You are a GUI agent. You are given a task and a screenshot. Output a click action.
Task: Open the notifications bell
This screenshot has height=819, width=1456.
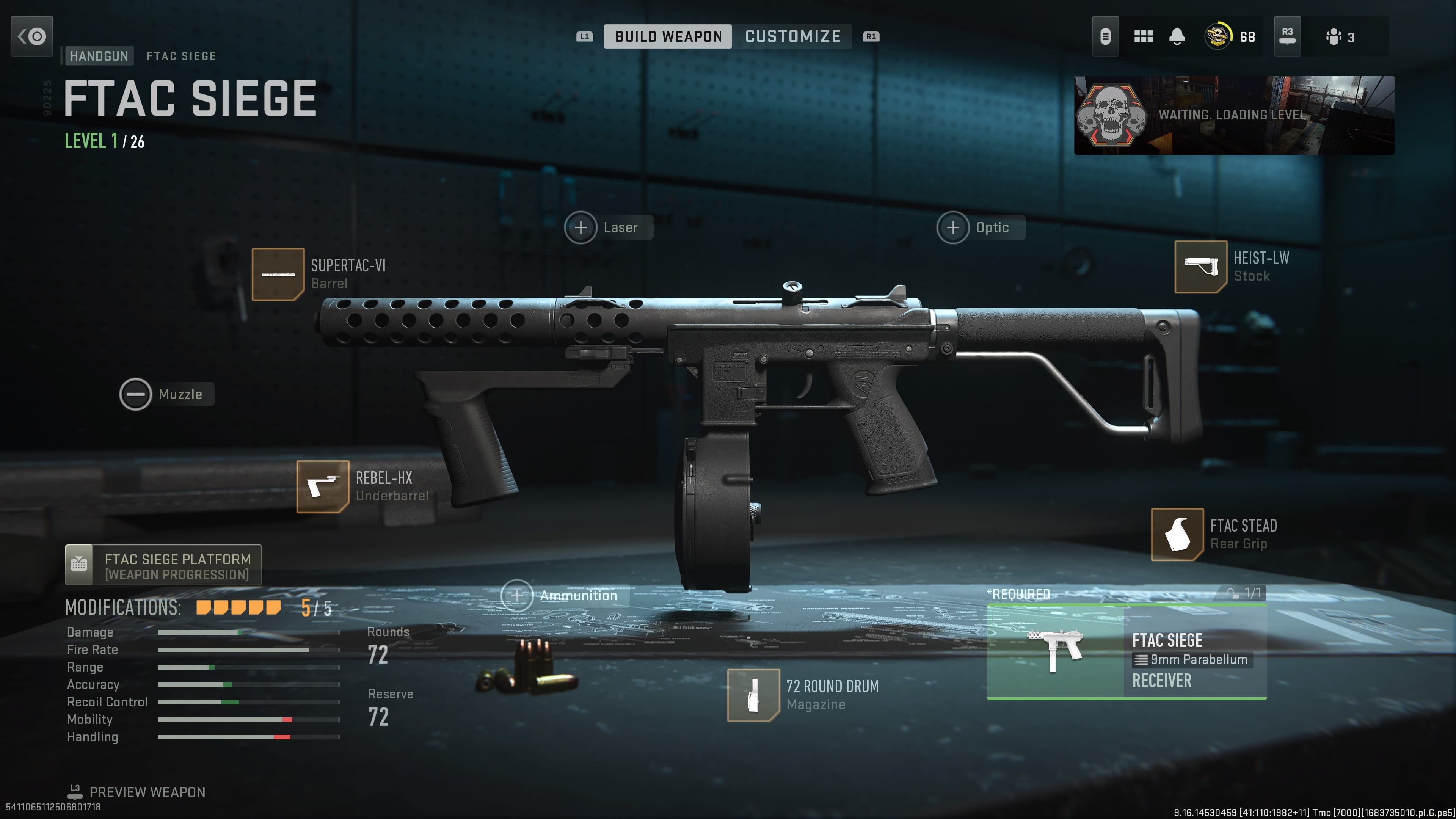[x=1177, y=37]
